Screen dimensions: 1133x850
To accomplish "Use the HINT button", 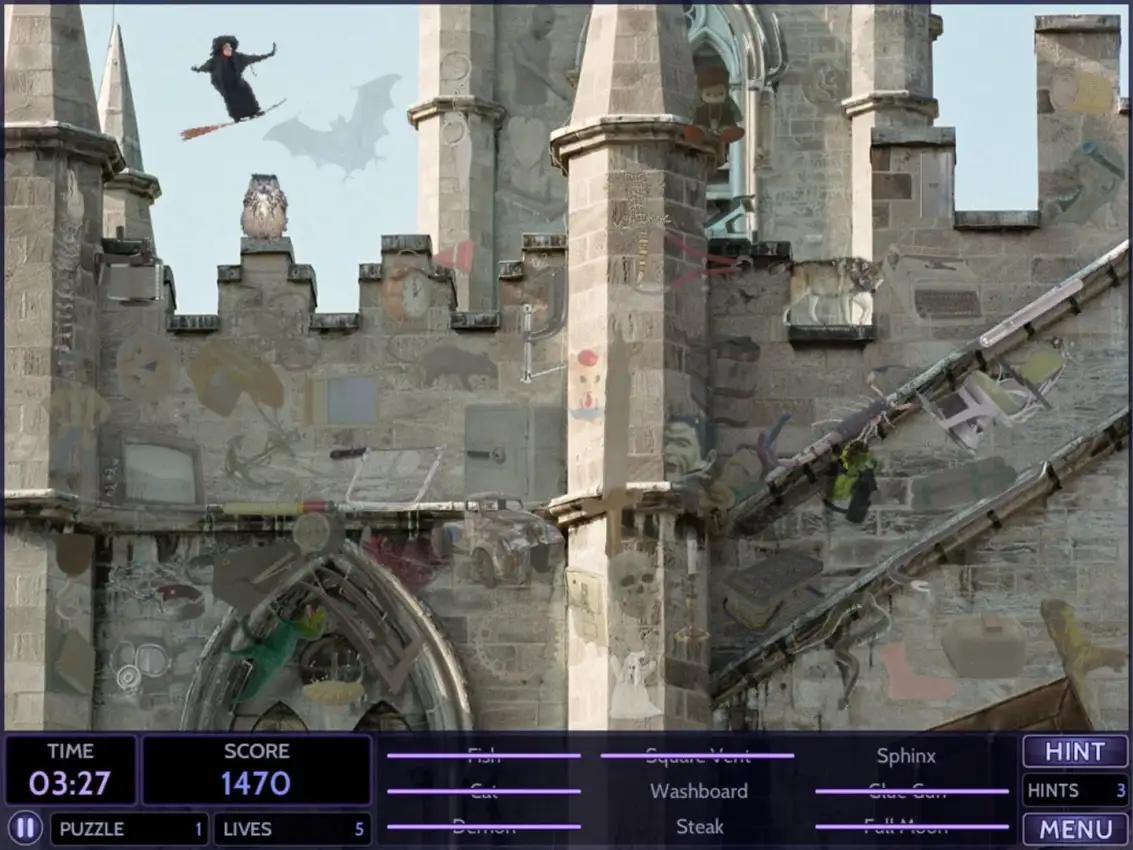I will (1075, 752).
